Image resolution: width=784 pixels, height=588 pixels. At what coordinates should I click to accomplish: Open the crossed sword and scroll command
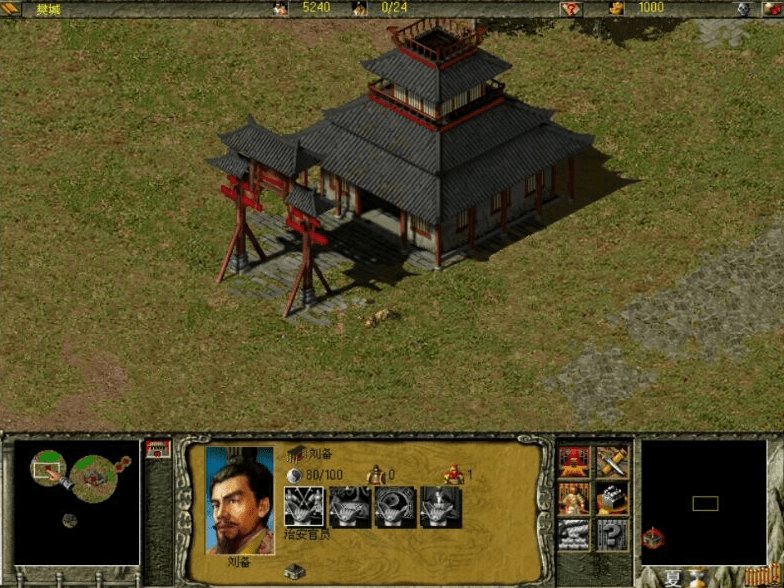[611, 461]
